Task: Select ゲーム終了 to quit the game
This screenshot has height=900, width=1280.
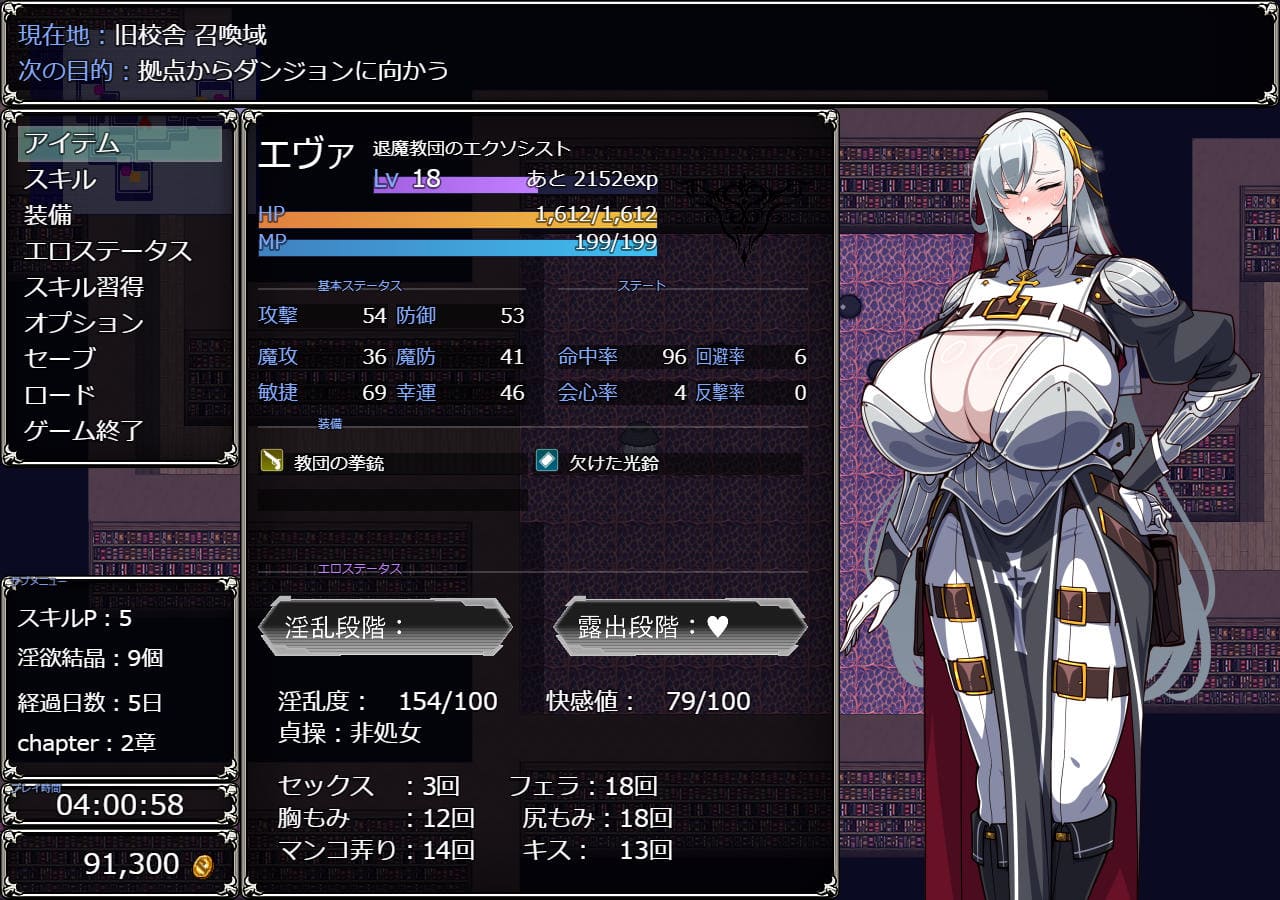Action: pos(84,431)
